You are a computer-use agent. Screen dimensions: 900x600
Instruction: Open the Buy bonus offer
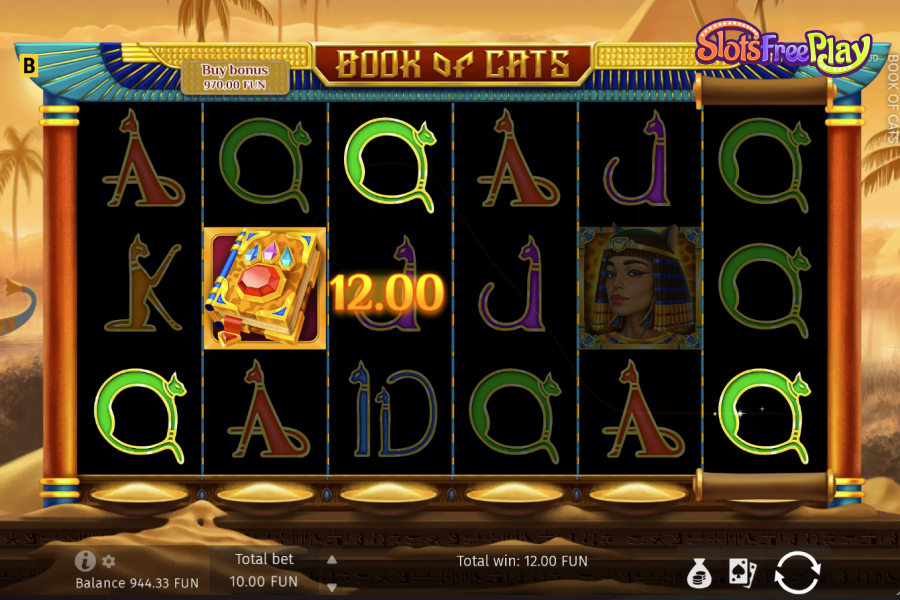tap(235, 77)
